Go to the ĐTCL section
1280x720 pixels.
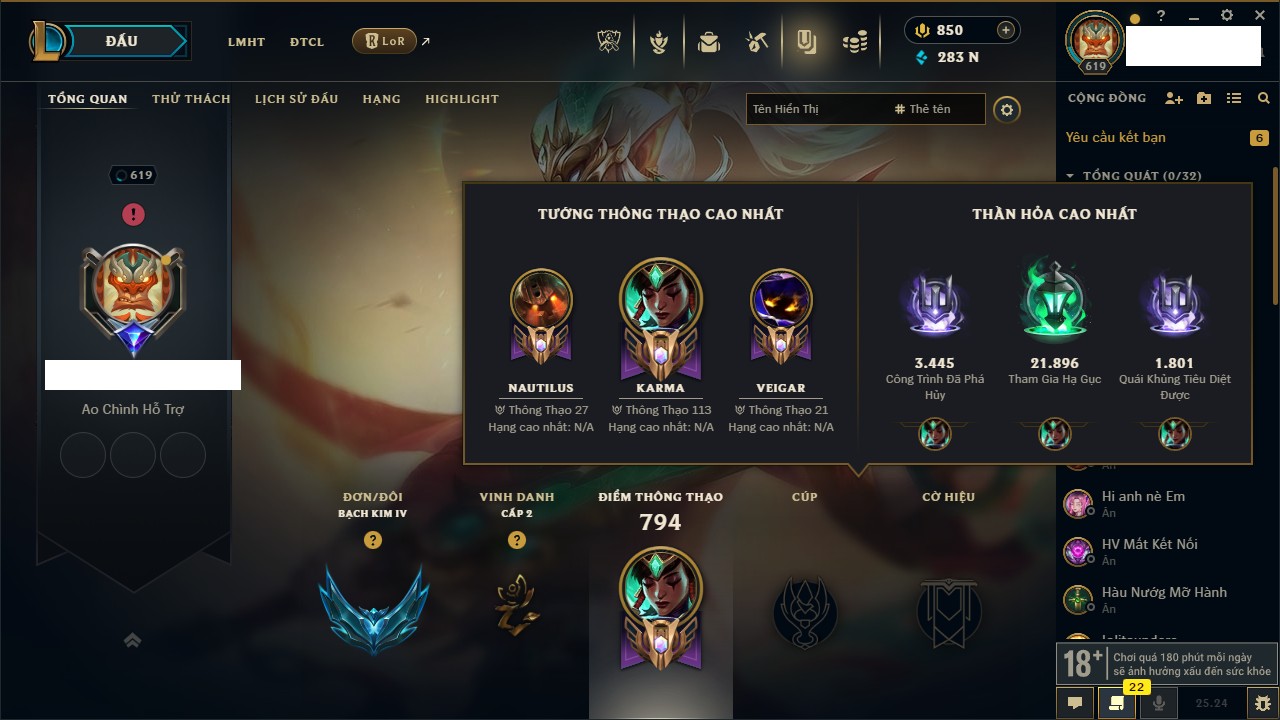[x=307, y=42]
